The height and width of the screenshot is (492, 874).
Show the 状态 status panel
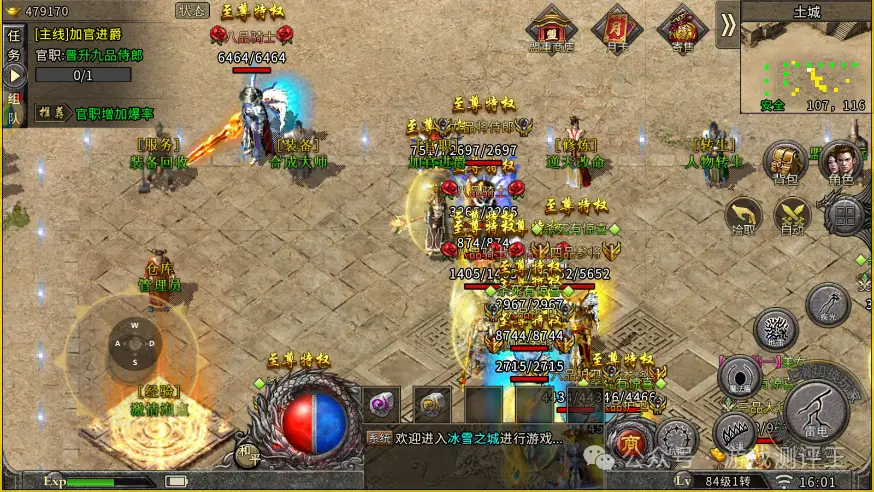click(192, 11)
